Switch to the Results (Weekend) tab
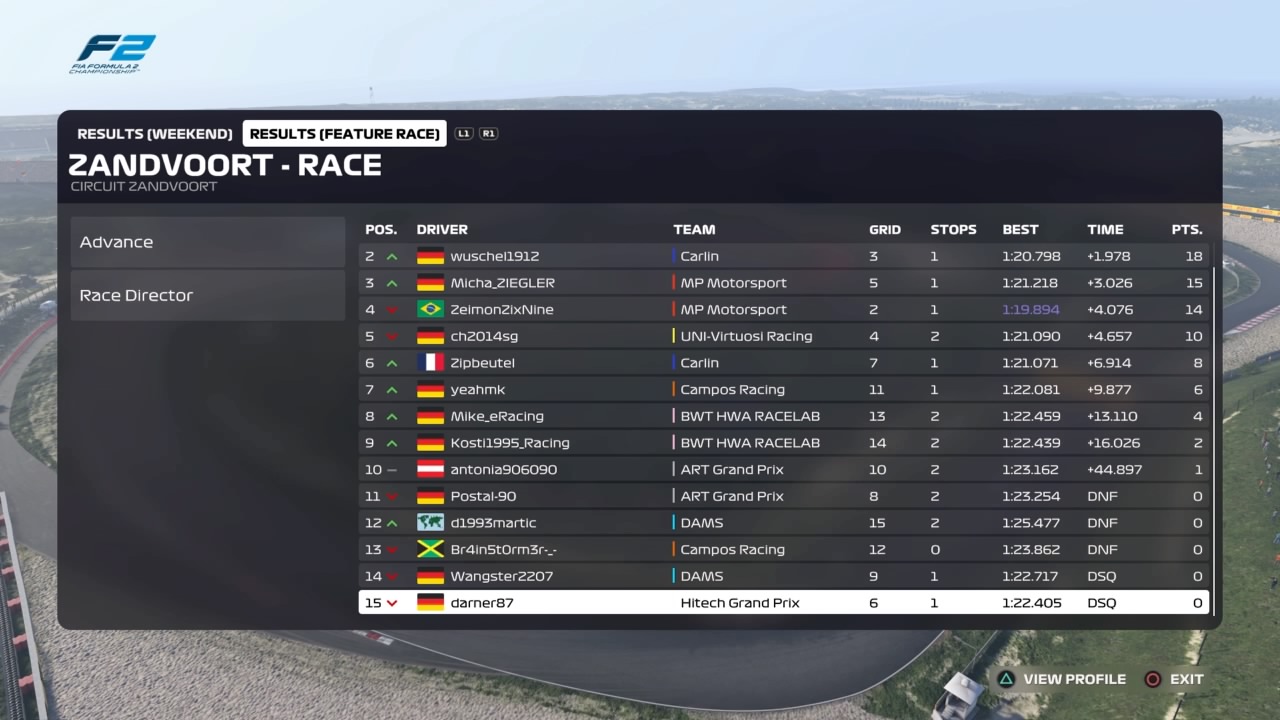 (x=154, y=134)
